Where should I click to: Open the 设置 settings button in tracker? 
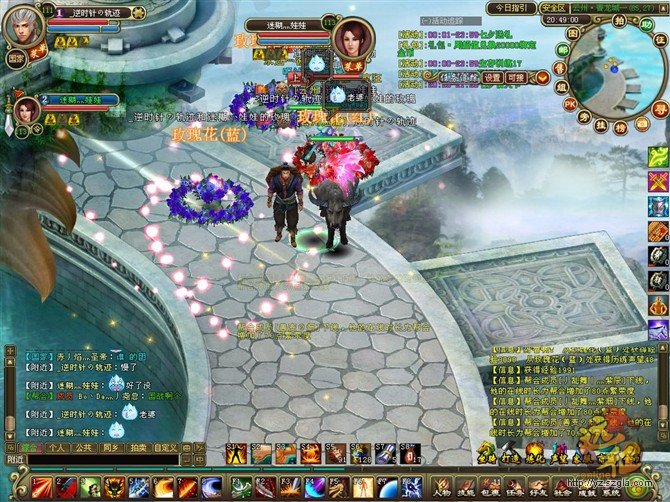[x=492, y=78]
